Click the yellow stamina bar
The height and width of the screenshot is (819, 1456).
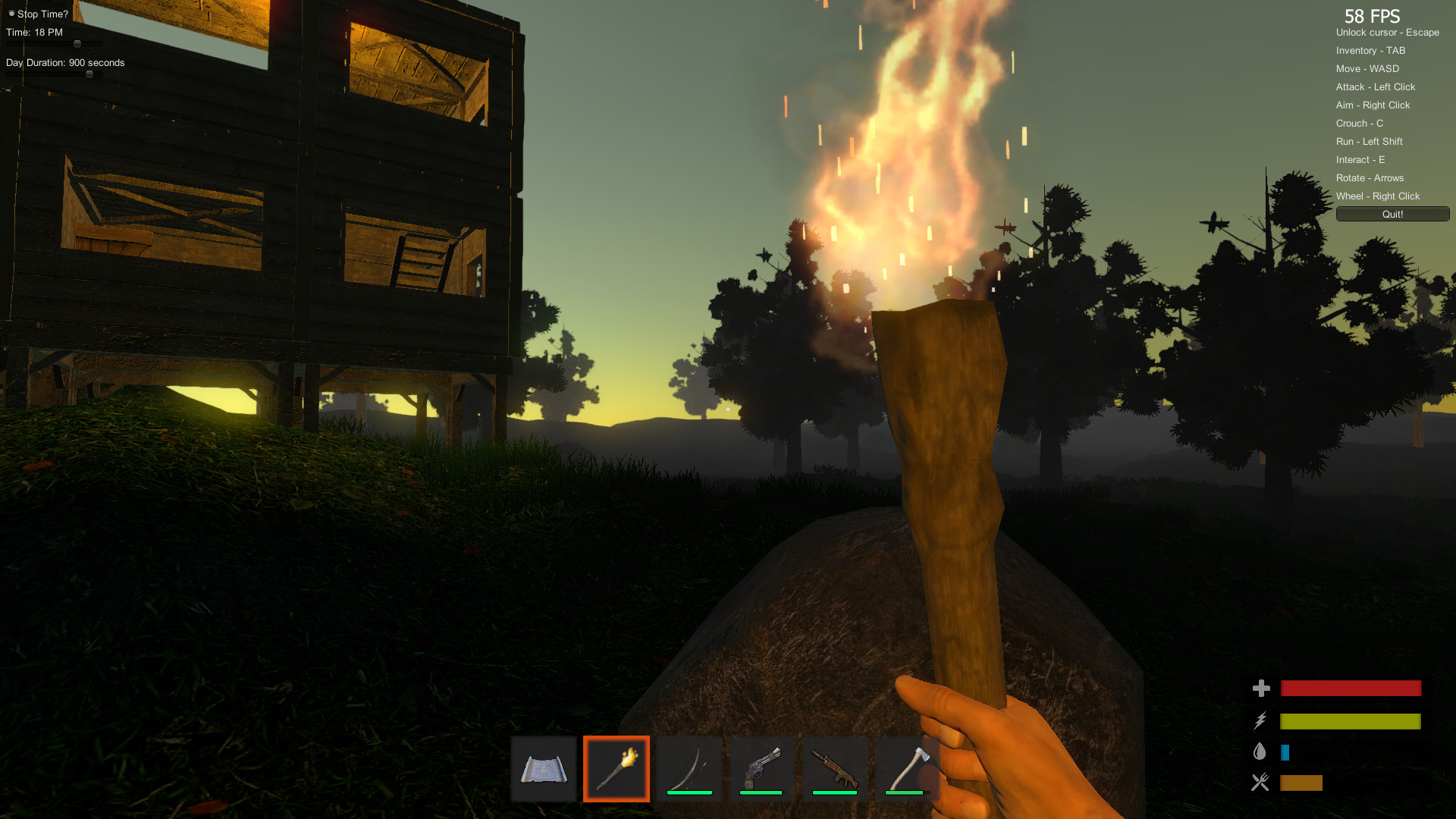(1350, 720)
